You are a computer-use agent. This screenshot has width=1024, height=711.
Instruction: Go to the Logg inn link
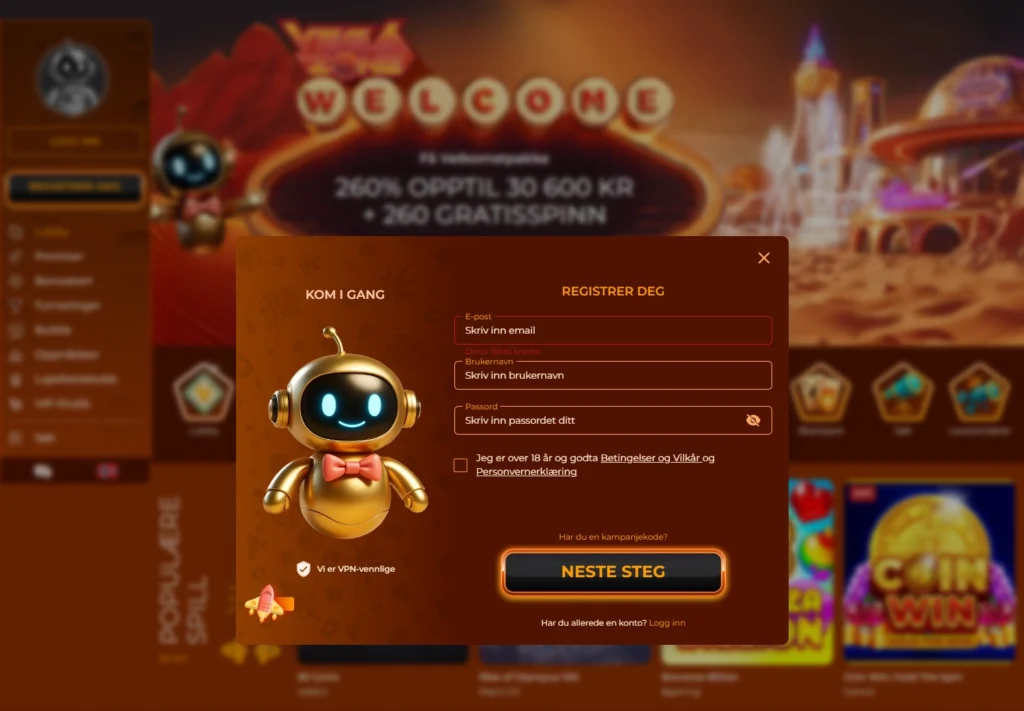click(667, 623)
